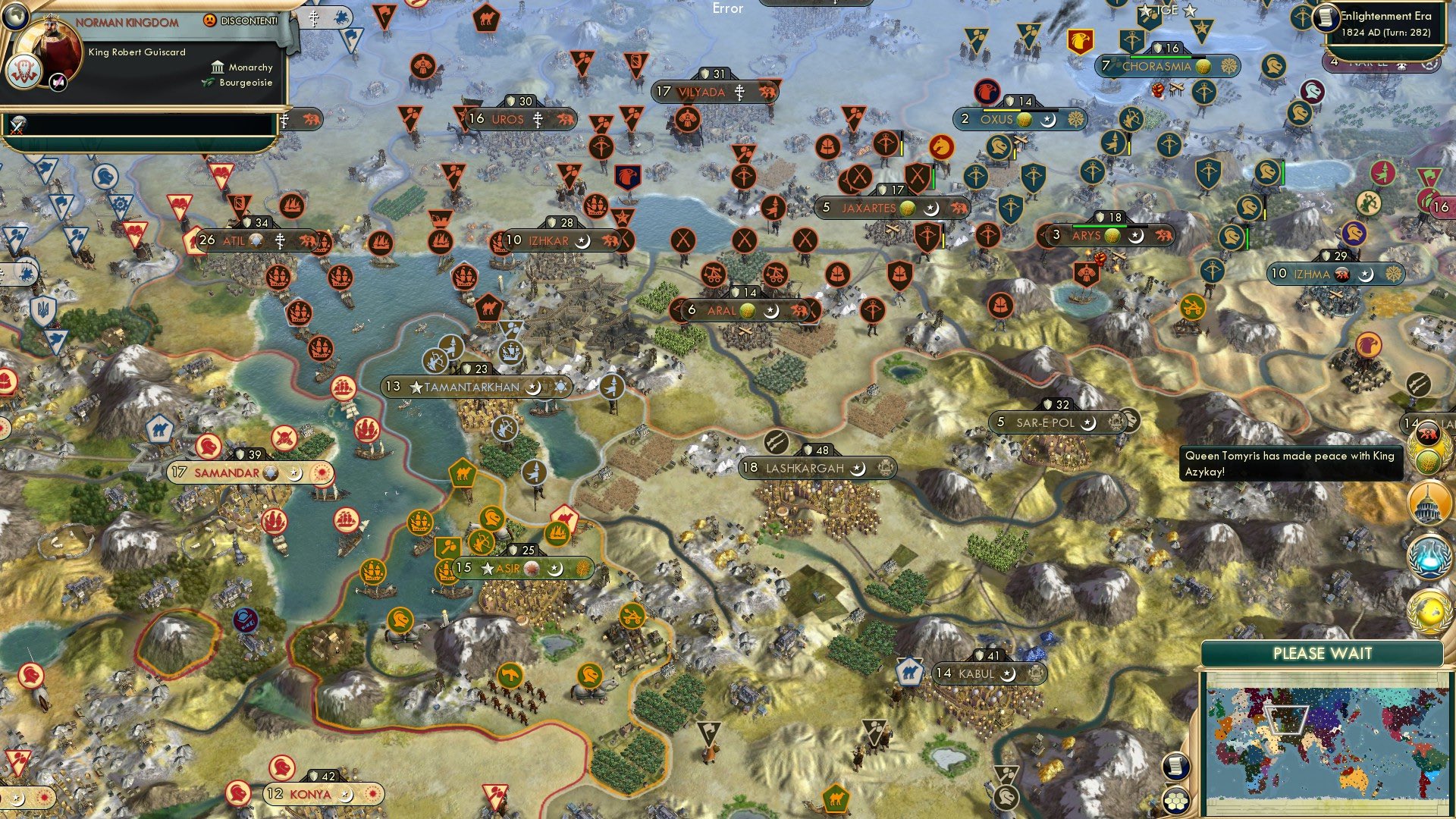Open the scroll icon beside Enlightenment Era
This screenshot has height=819, width=1456.
coord(1326,18)
